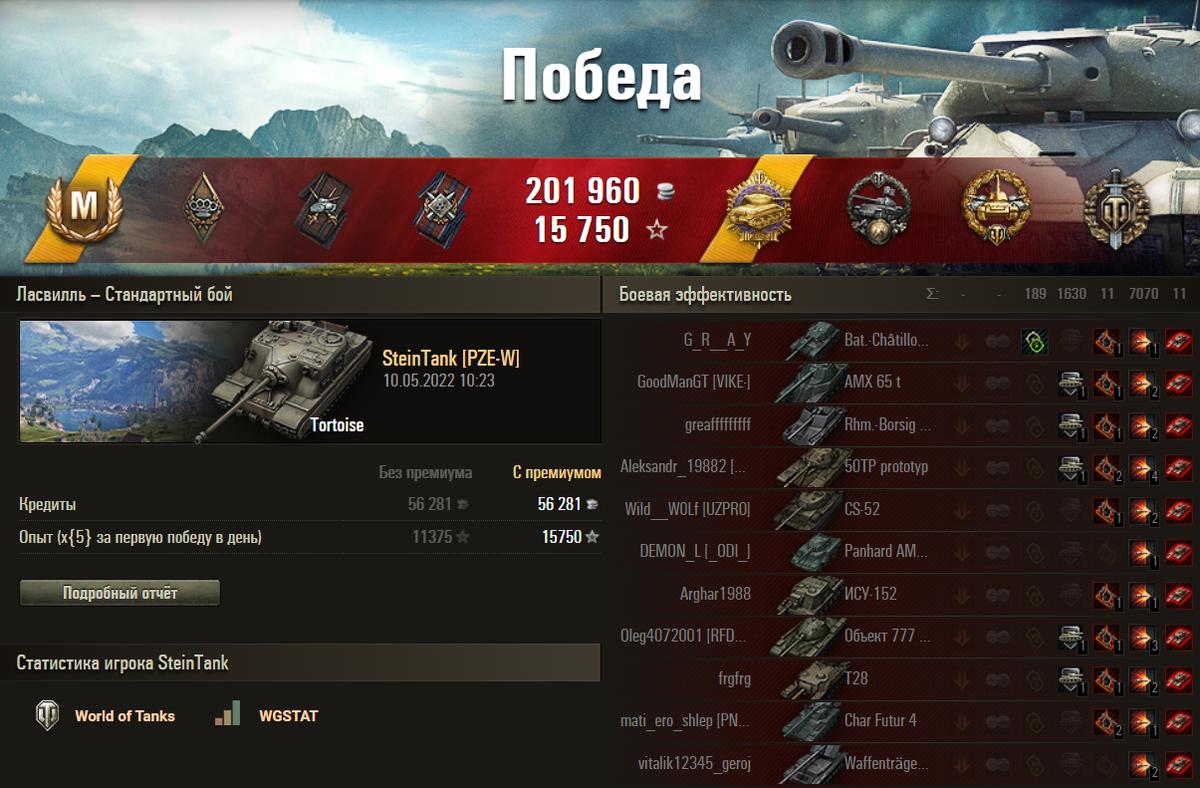Click the purple-gold tank medal
1200x788 pixels.
(758, 210)
